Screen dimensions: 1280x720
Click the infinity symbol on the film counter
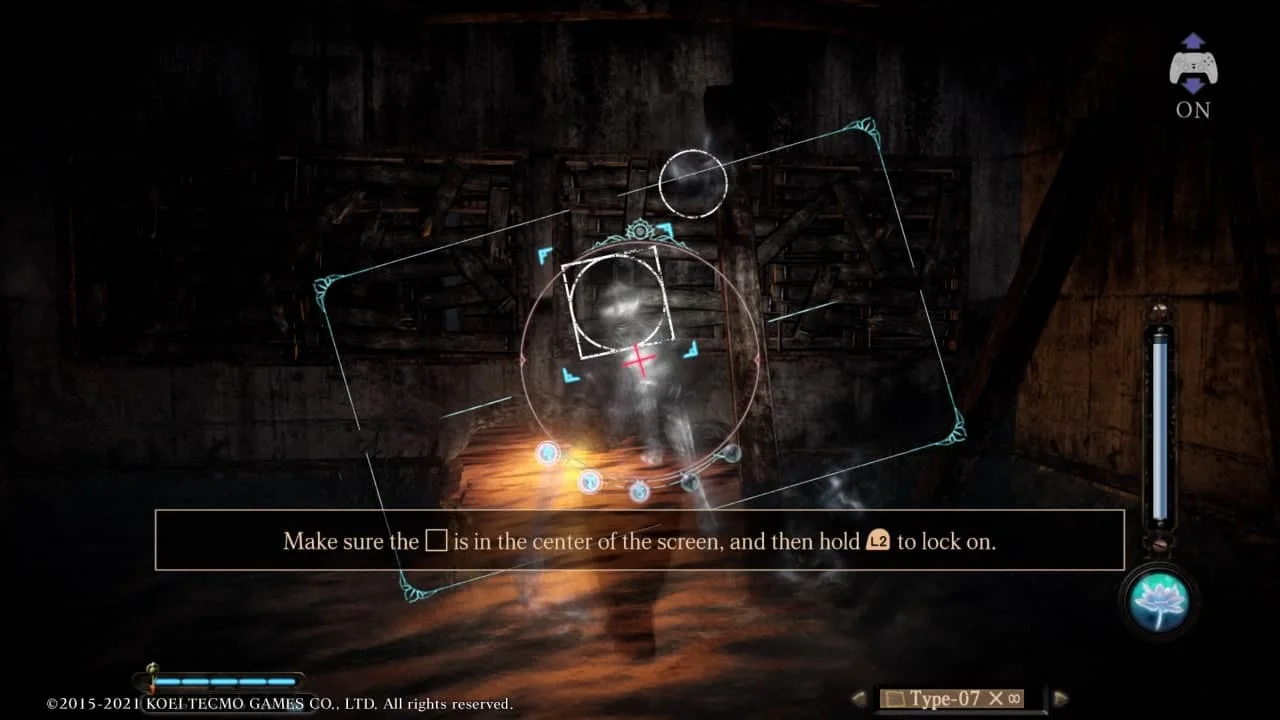tap(1013, 697)
